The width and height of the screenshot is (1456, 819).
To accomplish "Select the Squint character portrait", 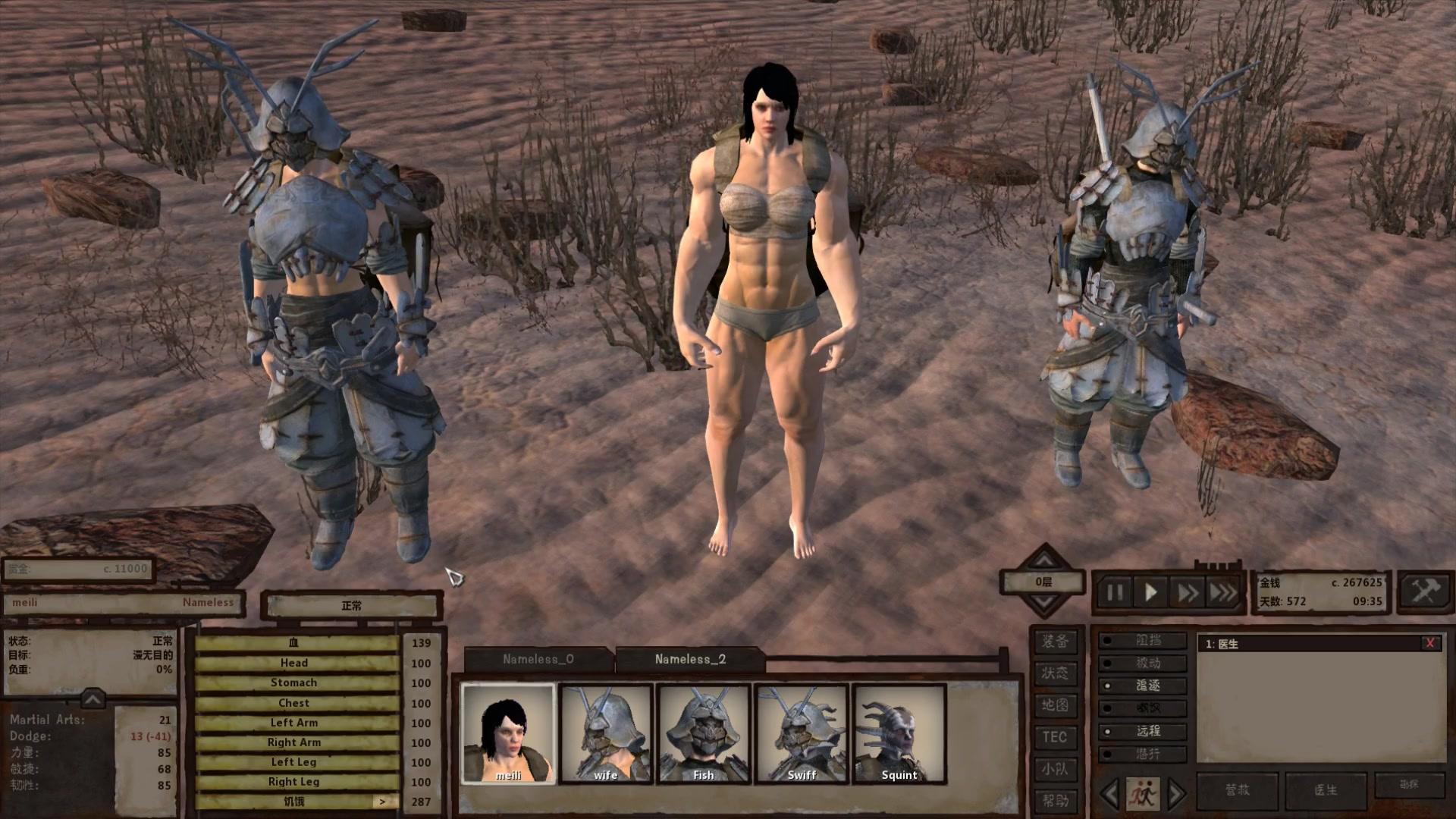I will 899,733.
